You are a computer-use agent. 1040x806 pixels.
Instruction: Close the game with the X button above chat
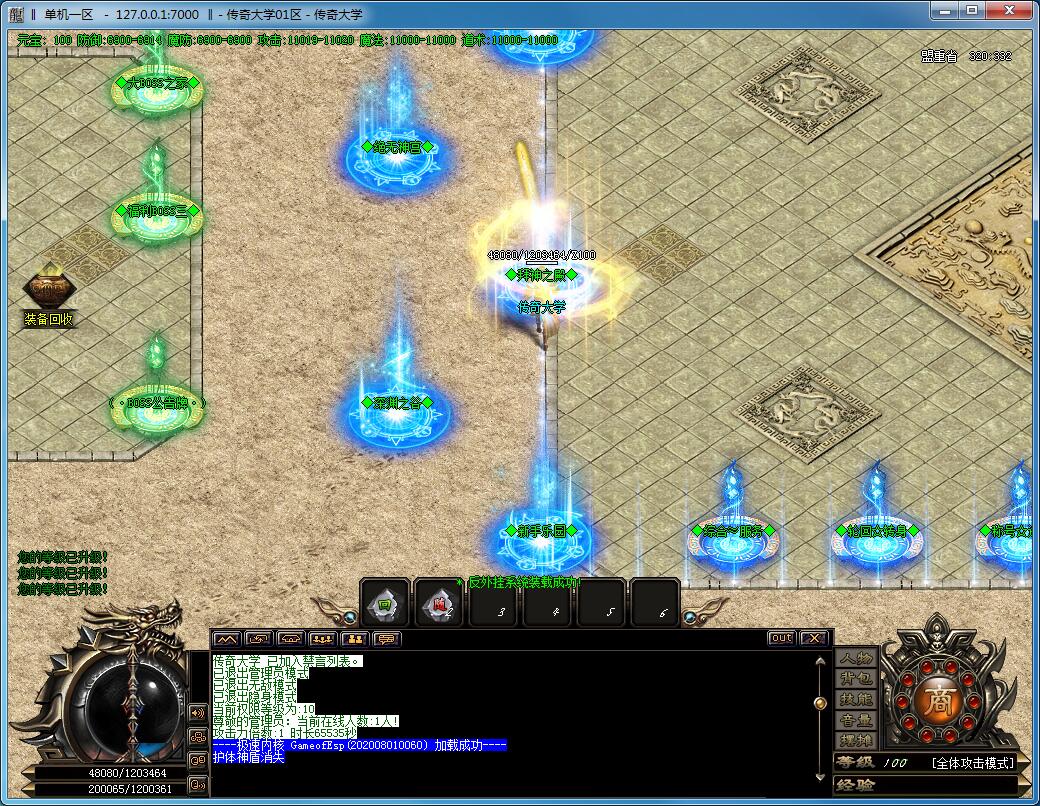tap(814, 638)
